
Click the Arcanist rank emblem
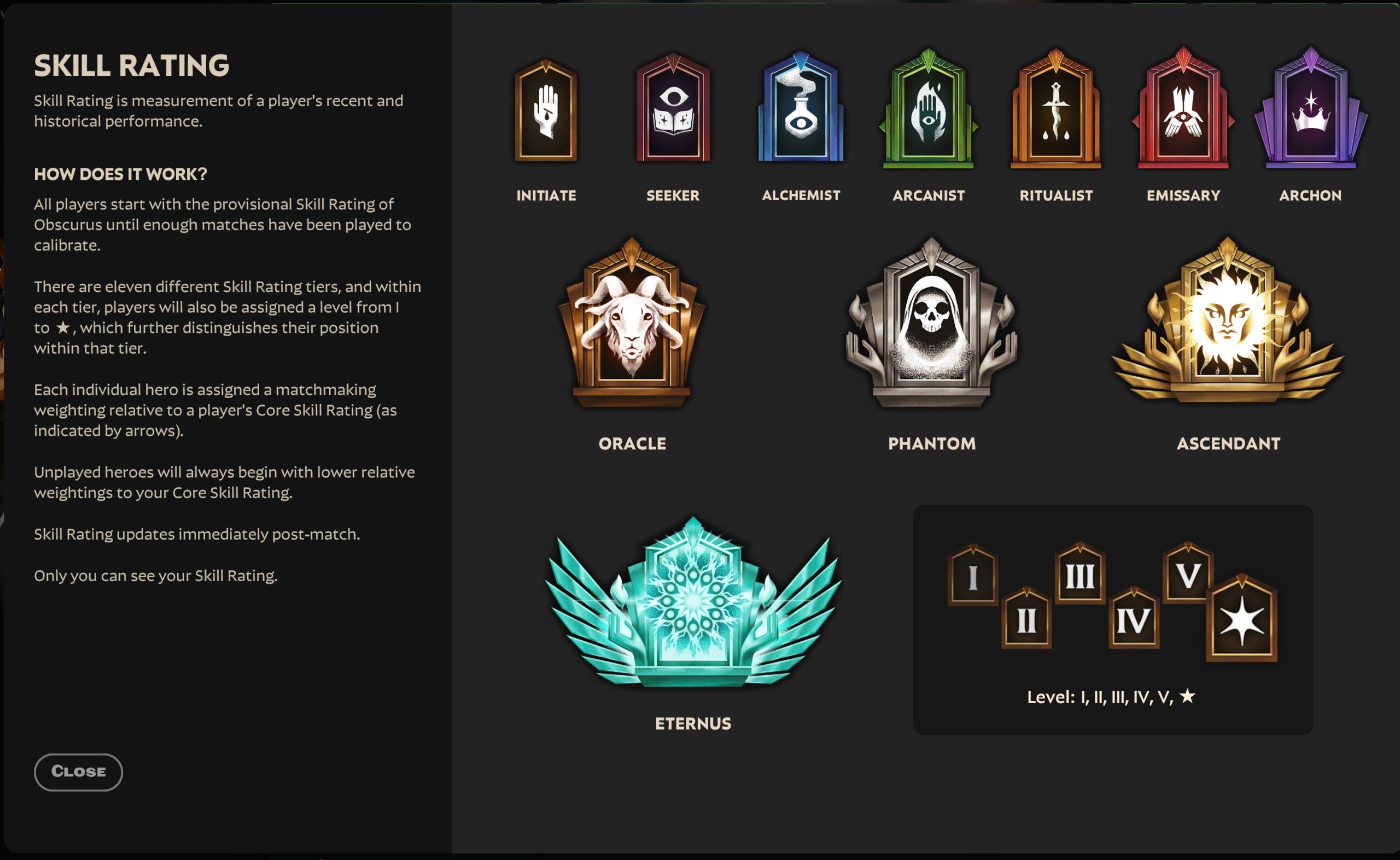[x=928, y=113]
